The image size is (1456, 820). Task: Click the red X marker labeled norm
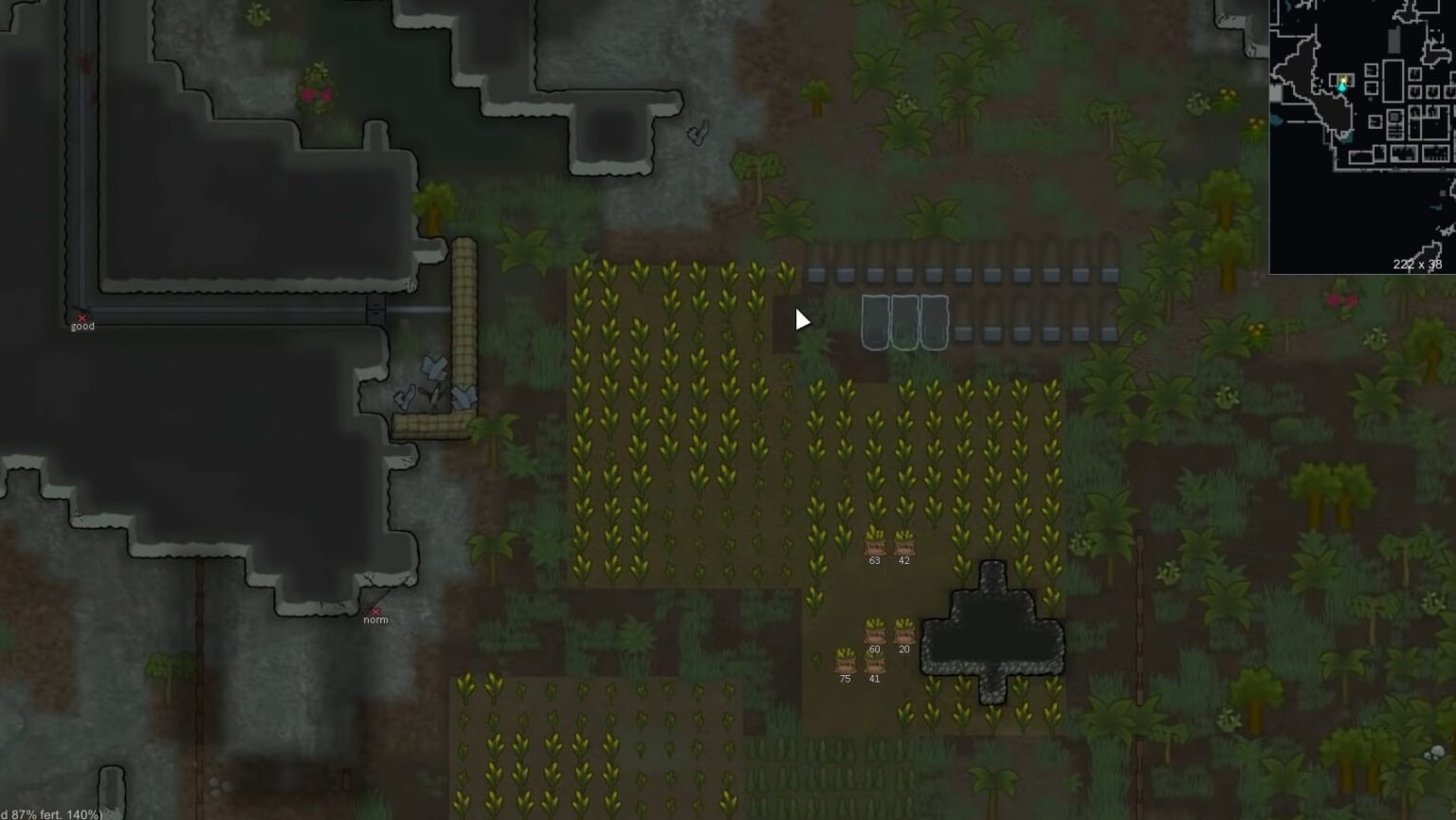(377, 613)
